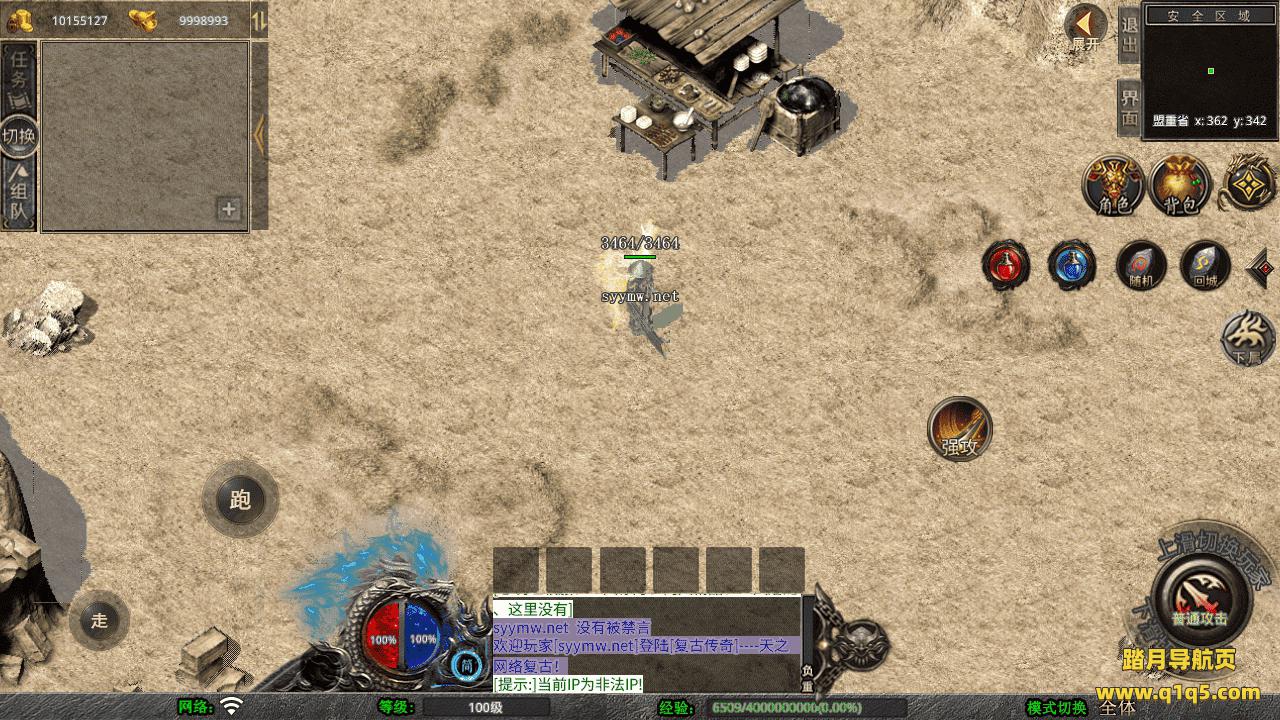This screenshot has height=720, width=1280.
Task: Open the 界面 interface button
Action: 1129,108
